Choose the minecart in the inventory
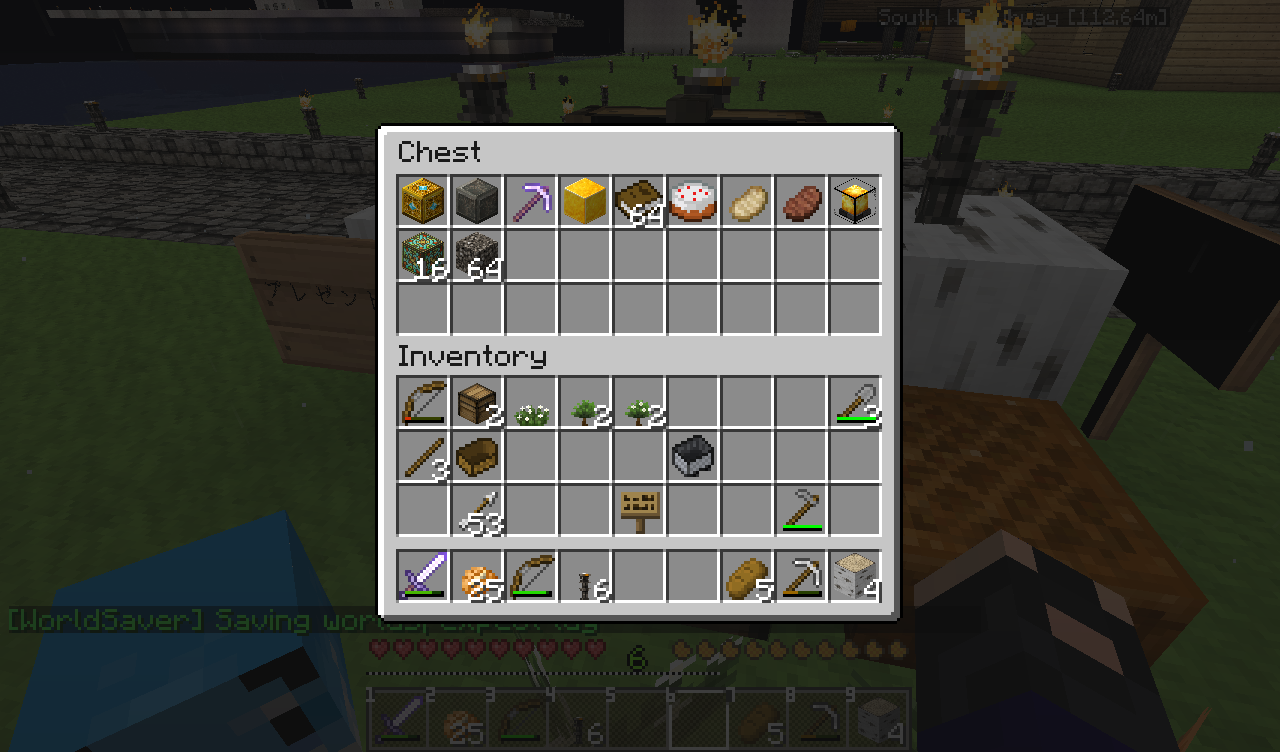The height and width of the screenshot is (752, 1280). click(693, 456)
